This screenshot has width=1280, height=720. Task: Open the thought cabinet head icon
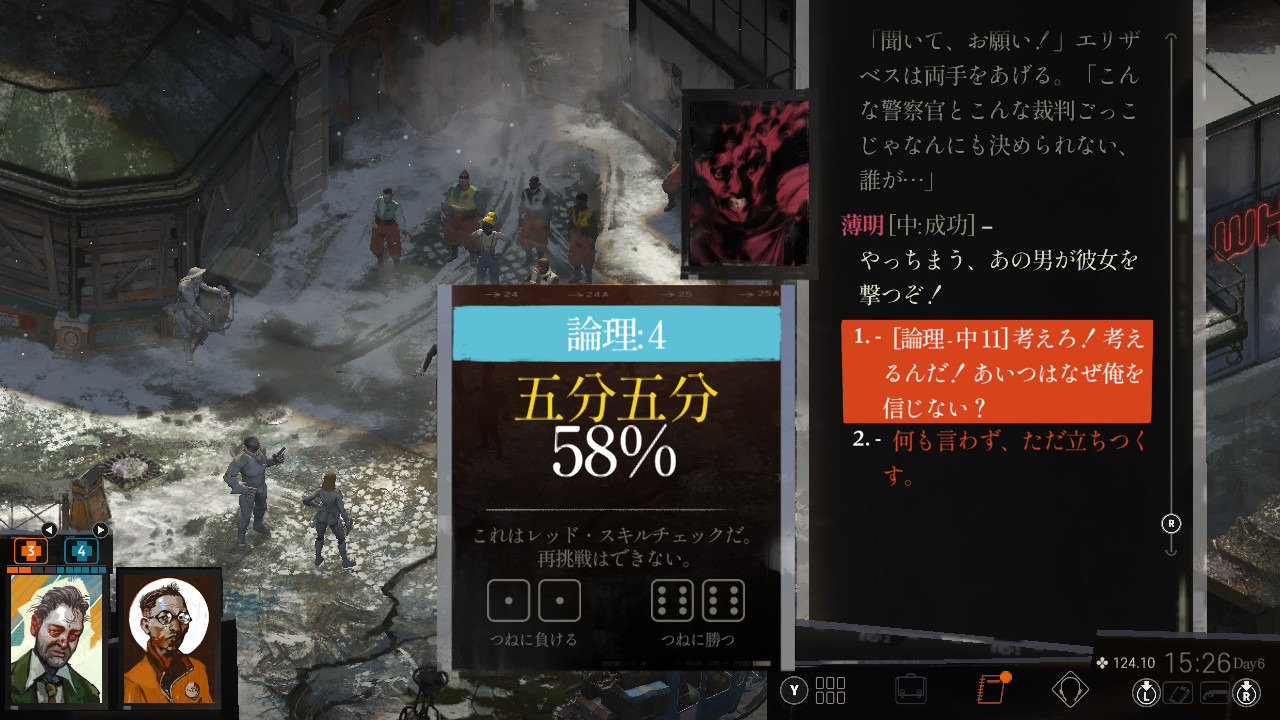(1070, 690)
